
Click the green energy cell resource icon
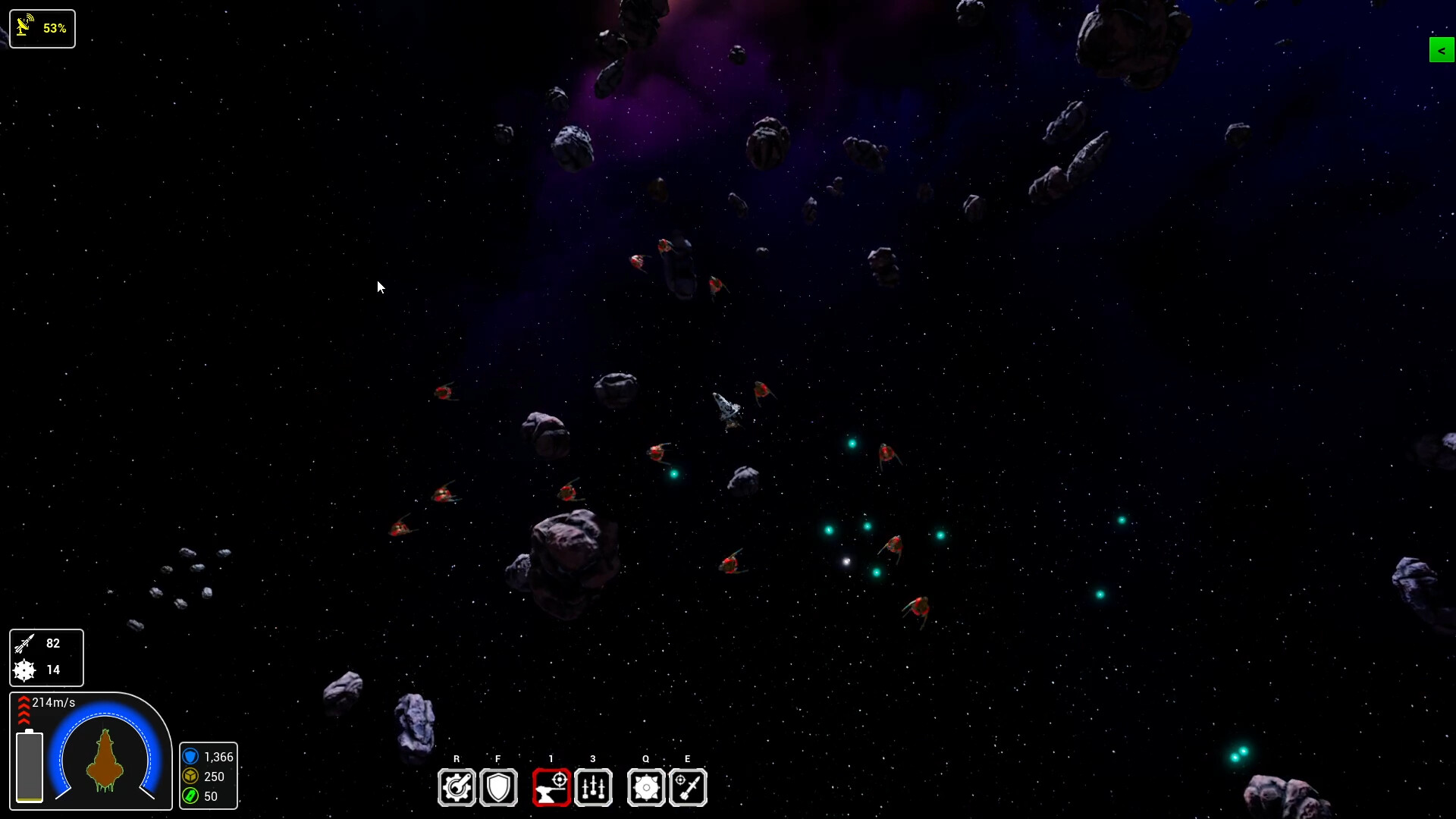point(191,797)
